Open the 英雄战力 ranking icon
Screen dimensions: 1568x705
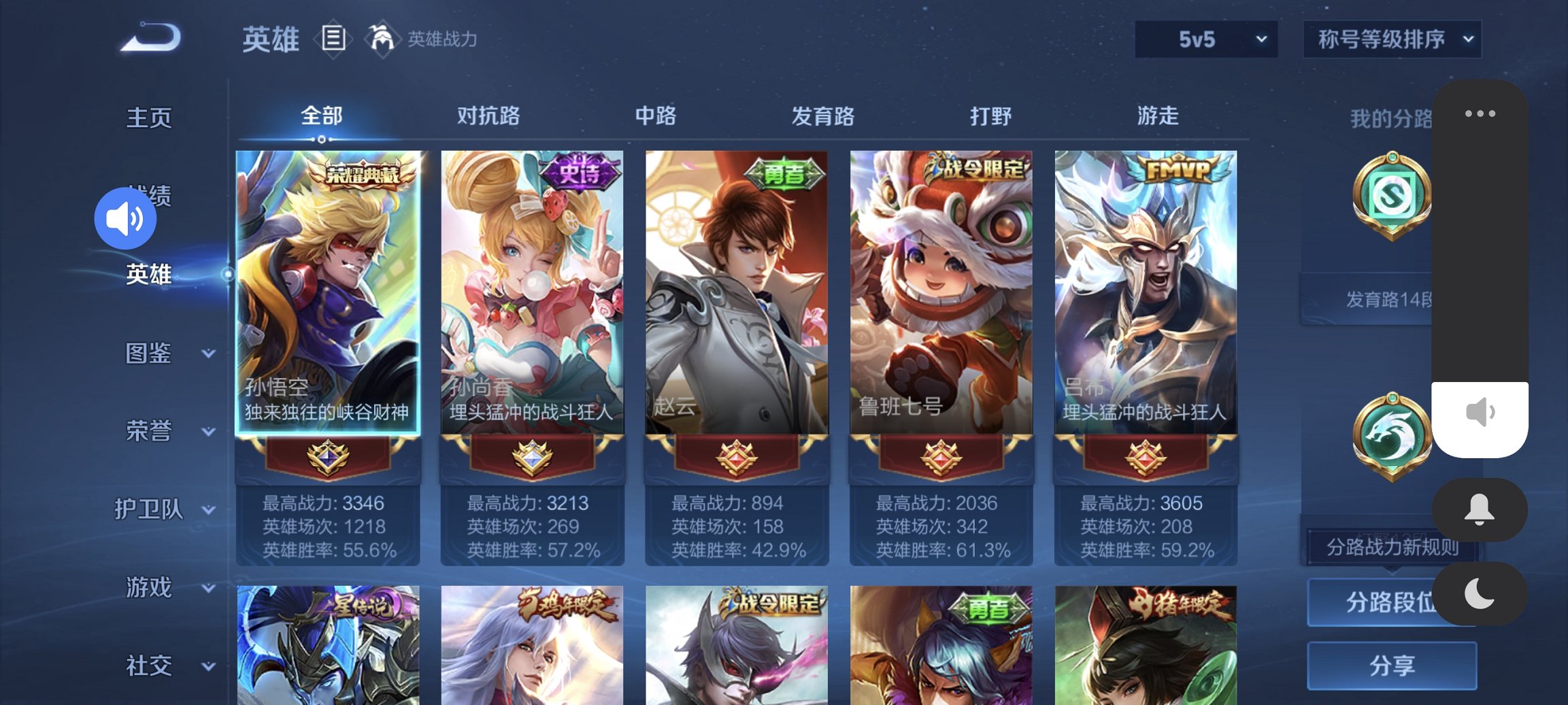point(383,39)
